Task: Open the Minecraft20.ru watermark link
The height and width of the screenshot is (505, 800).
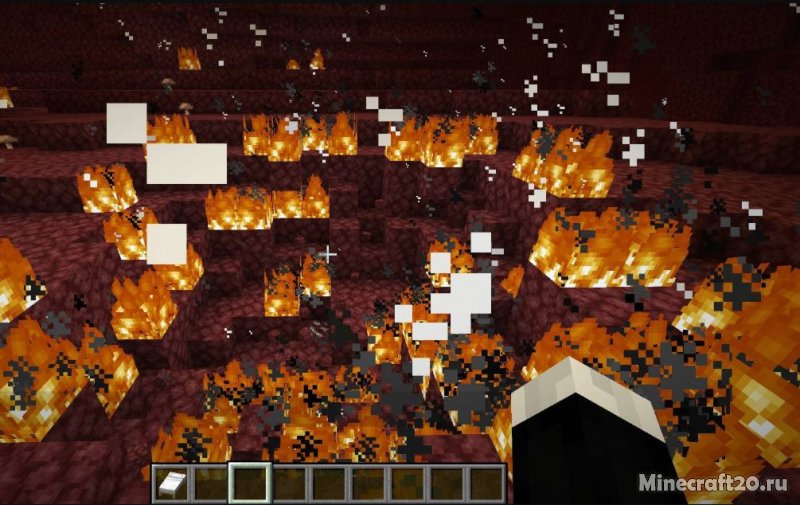Action: click(713, 483)
